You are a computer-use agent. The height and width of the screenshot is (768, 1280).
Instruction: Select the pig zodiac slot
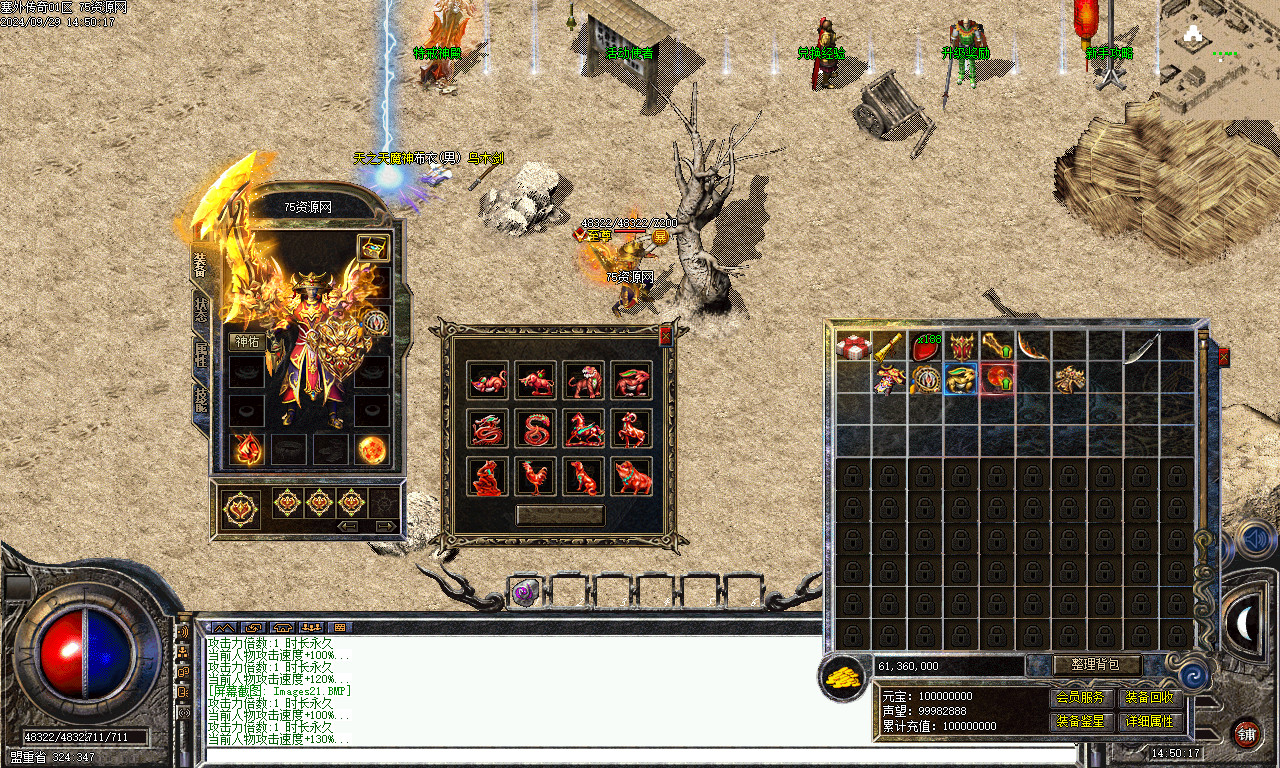click(632, 476)
